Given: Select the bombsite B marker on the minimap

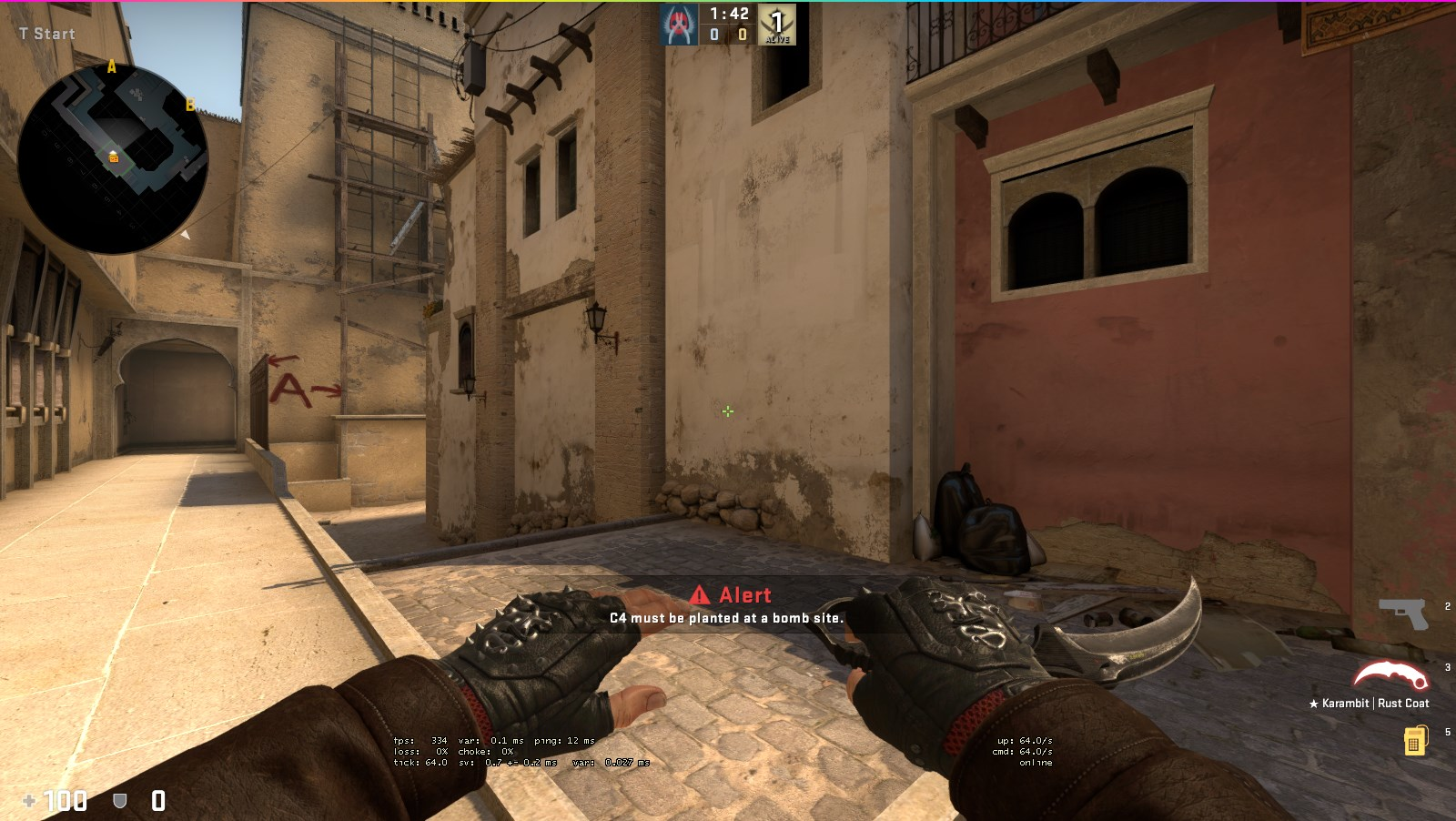Looking at the screenshot, I should tap(189, 105).
